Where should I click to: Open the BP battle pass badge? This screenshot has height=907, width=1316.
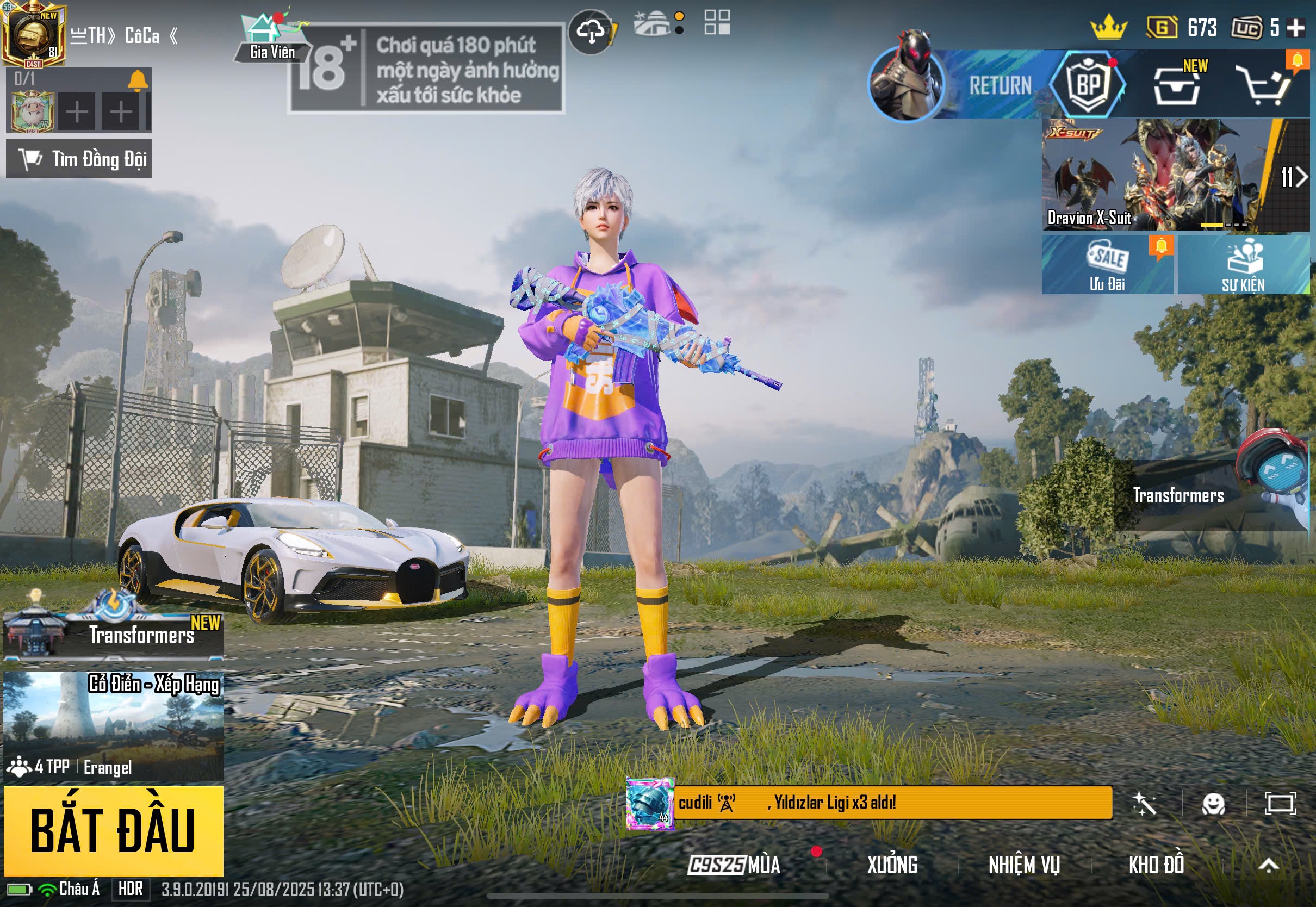point(1088,85)
